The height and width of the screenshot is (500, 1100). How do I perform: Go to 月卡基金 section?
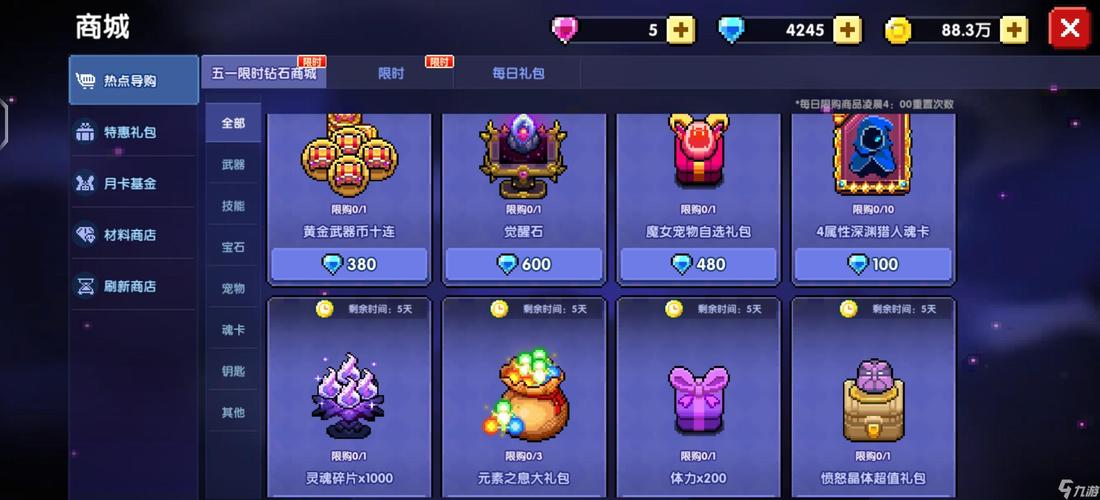click(x=133, y=183)
